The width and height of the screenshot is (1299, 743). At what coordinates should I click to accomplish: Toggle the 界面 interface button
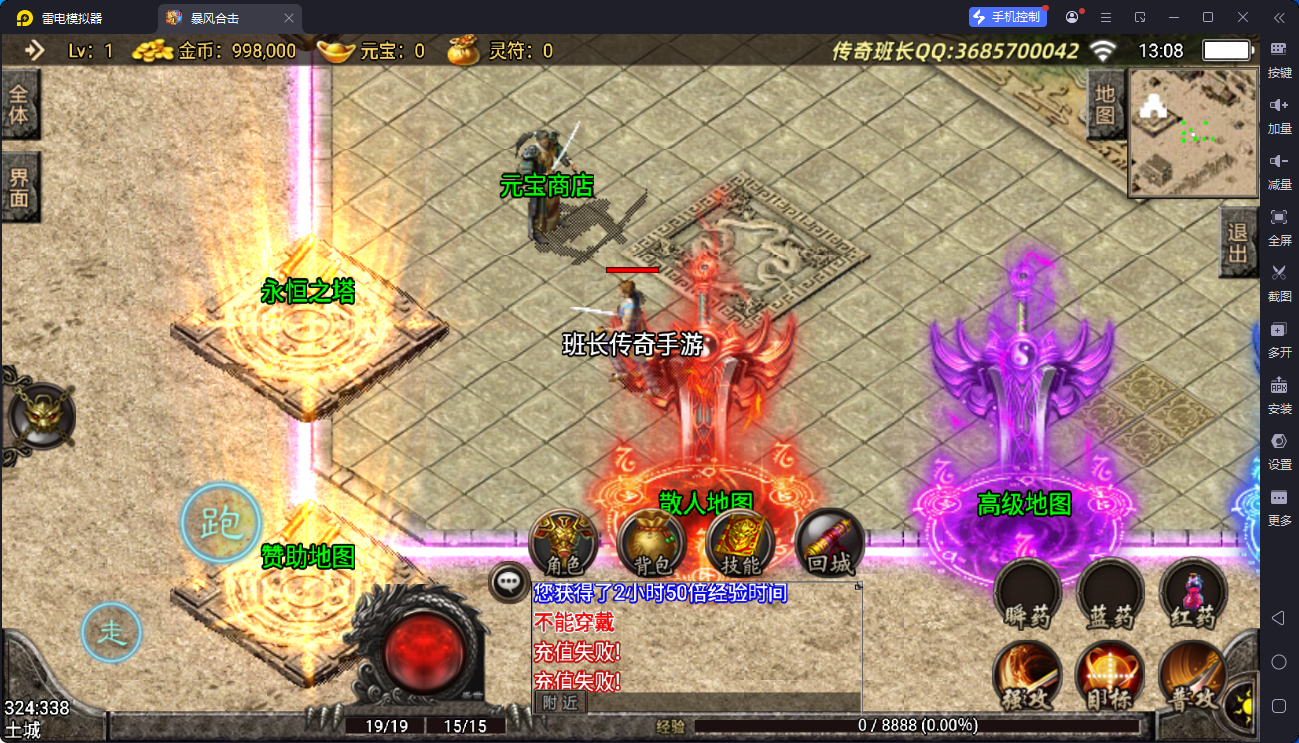click(19, 187)
